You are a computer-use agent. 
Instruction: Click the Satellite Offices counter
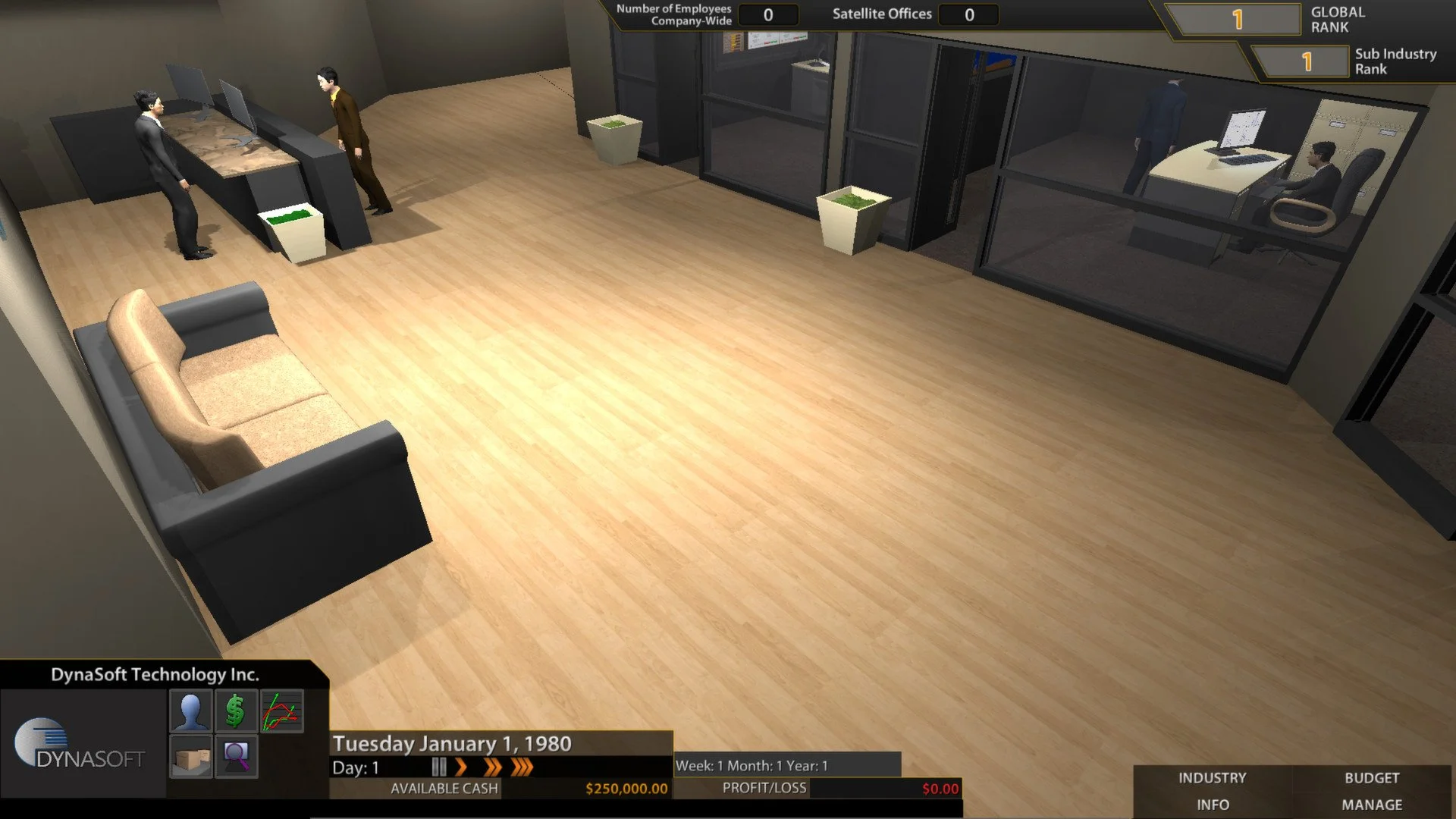pos(968,14)
